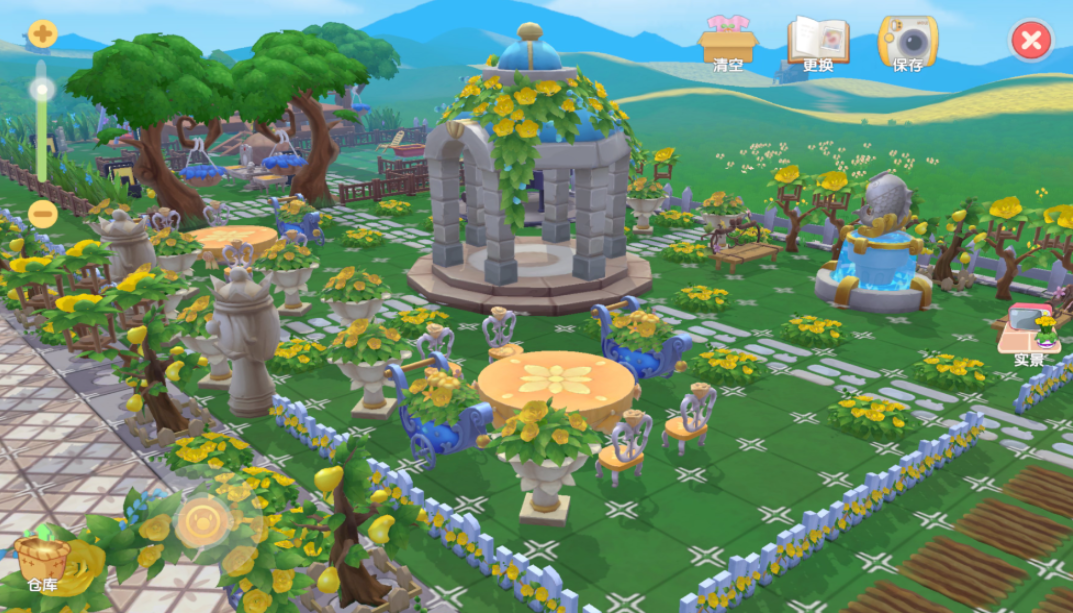The width and height of the screenshot is (1073, 613).
Task: Tap the translucent orange round button
Action: pyautogui.click(x=203, y=521)
